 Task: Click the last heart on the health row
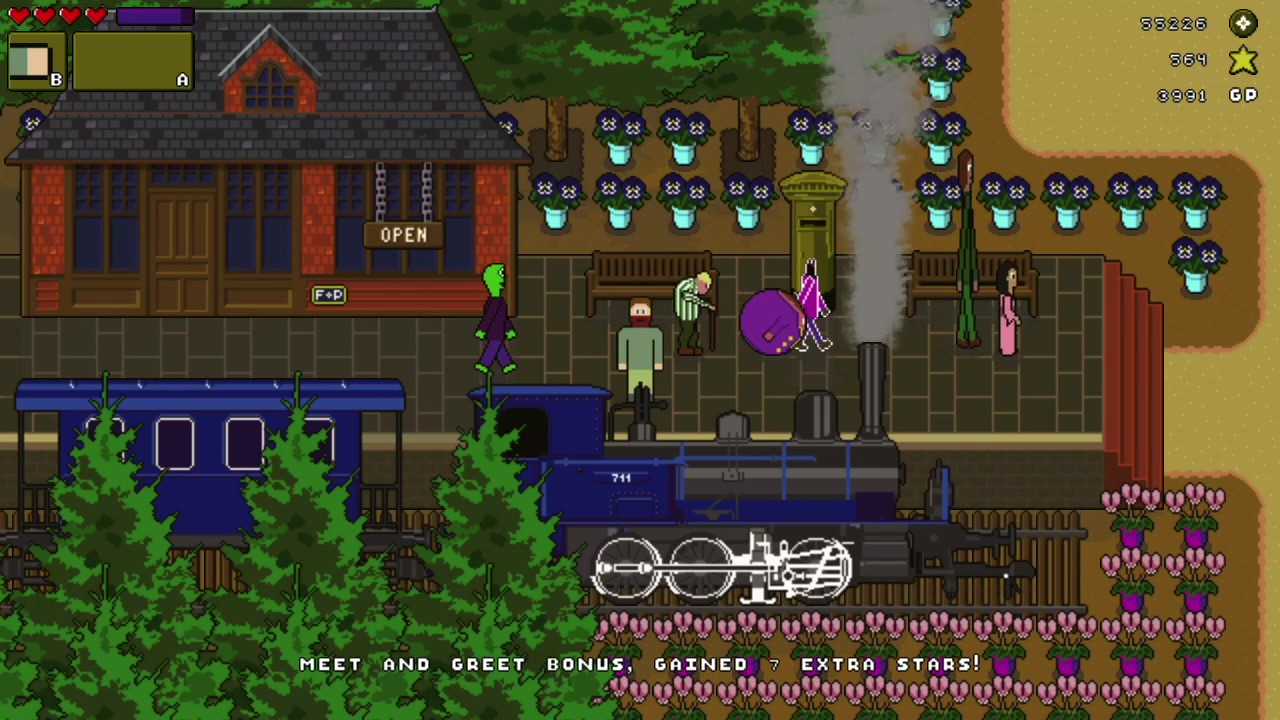click(95, 15)
